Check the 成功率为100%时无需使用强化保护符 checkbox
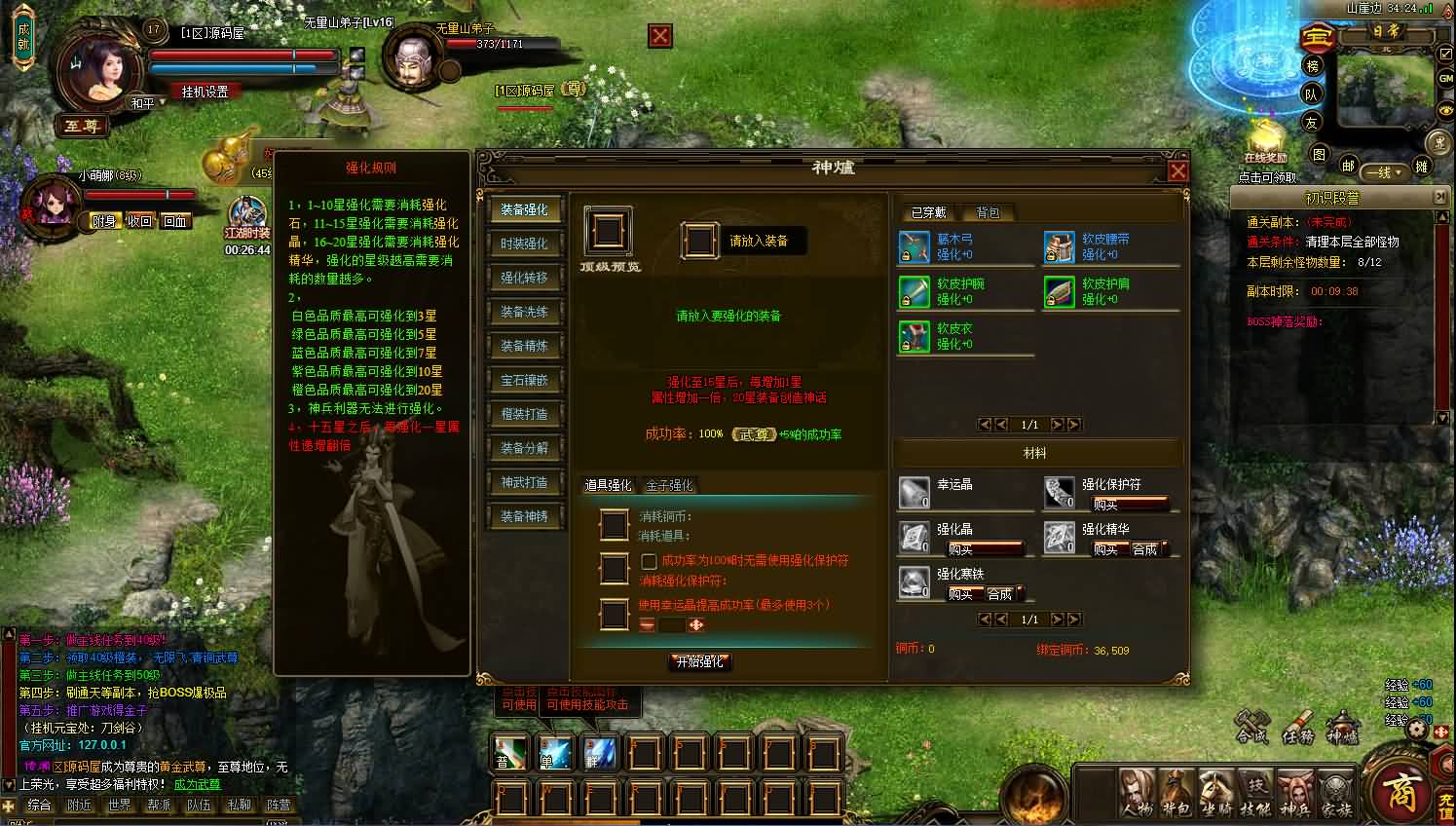The height and width of the screenshot is (826, 1456). (x=649, y=561)
